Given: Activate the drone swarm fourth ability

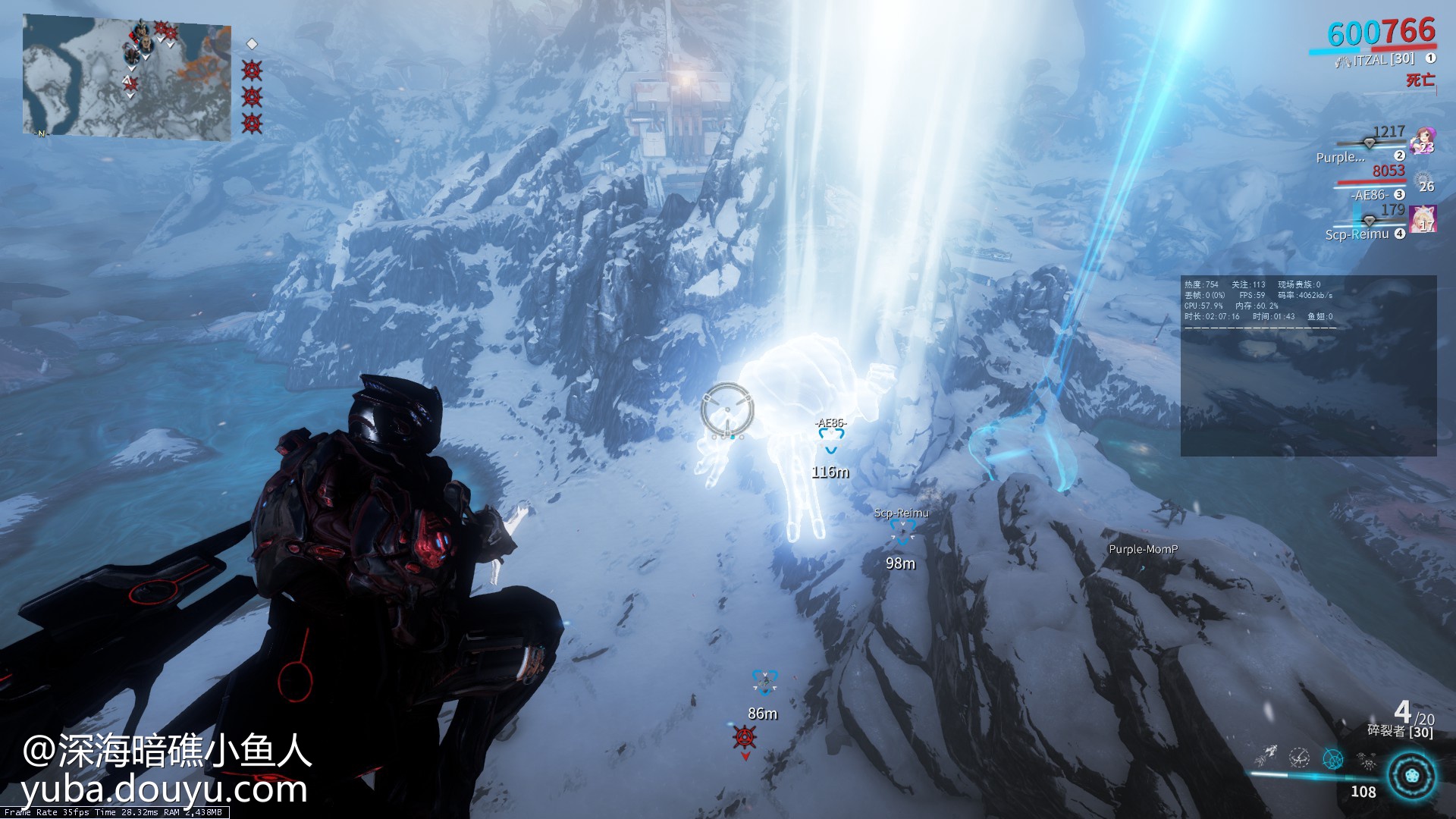Looking at the screenshot, I should (x=1367, y=760).
